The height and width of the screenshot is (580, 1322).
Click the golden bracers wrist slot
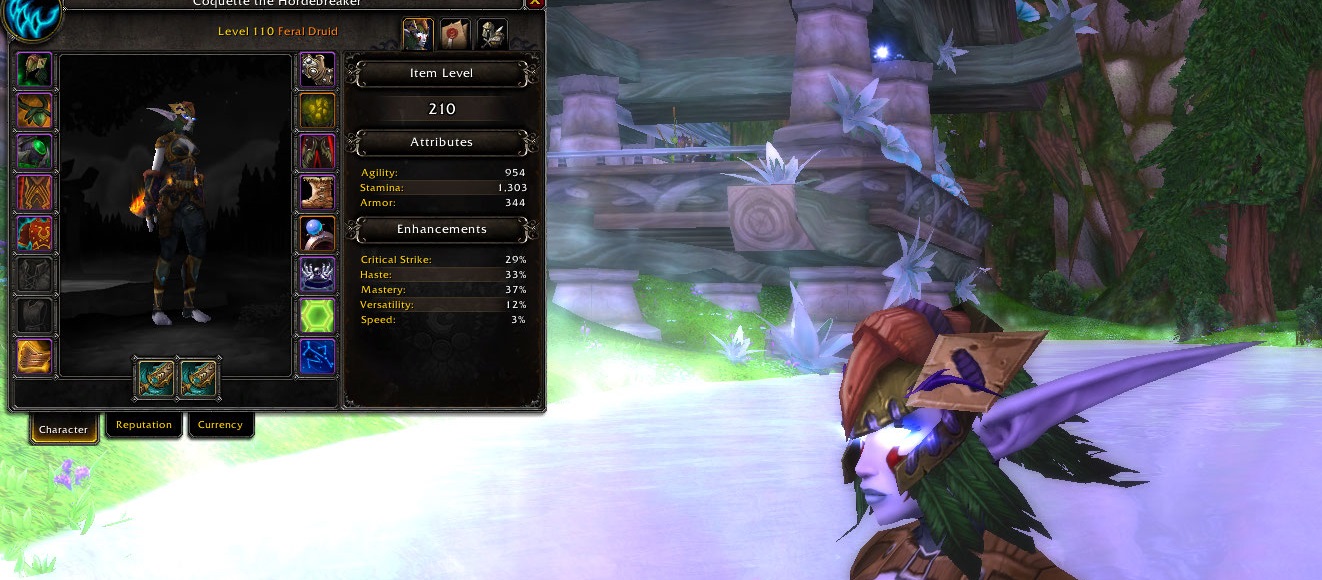point(35,357)
